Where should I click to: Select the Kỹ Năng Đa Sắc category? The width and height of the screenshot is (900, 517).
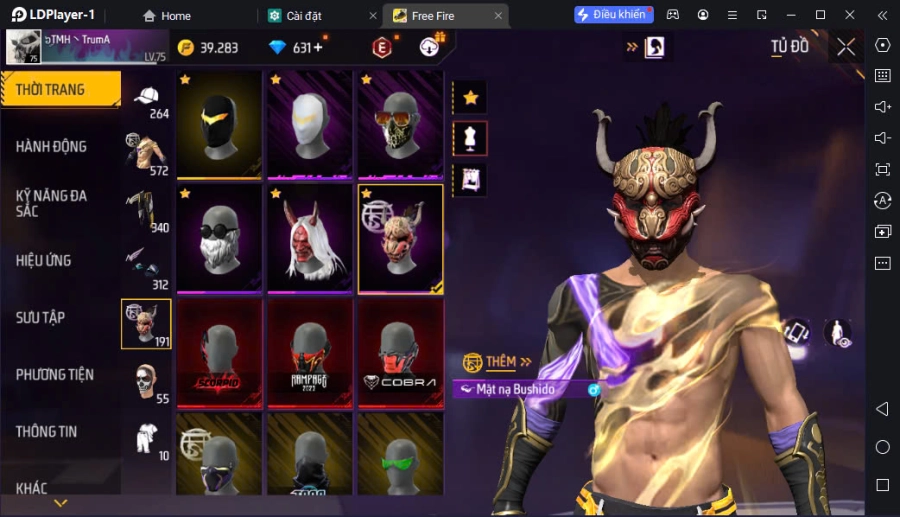point(60,203)
